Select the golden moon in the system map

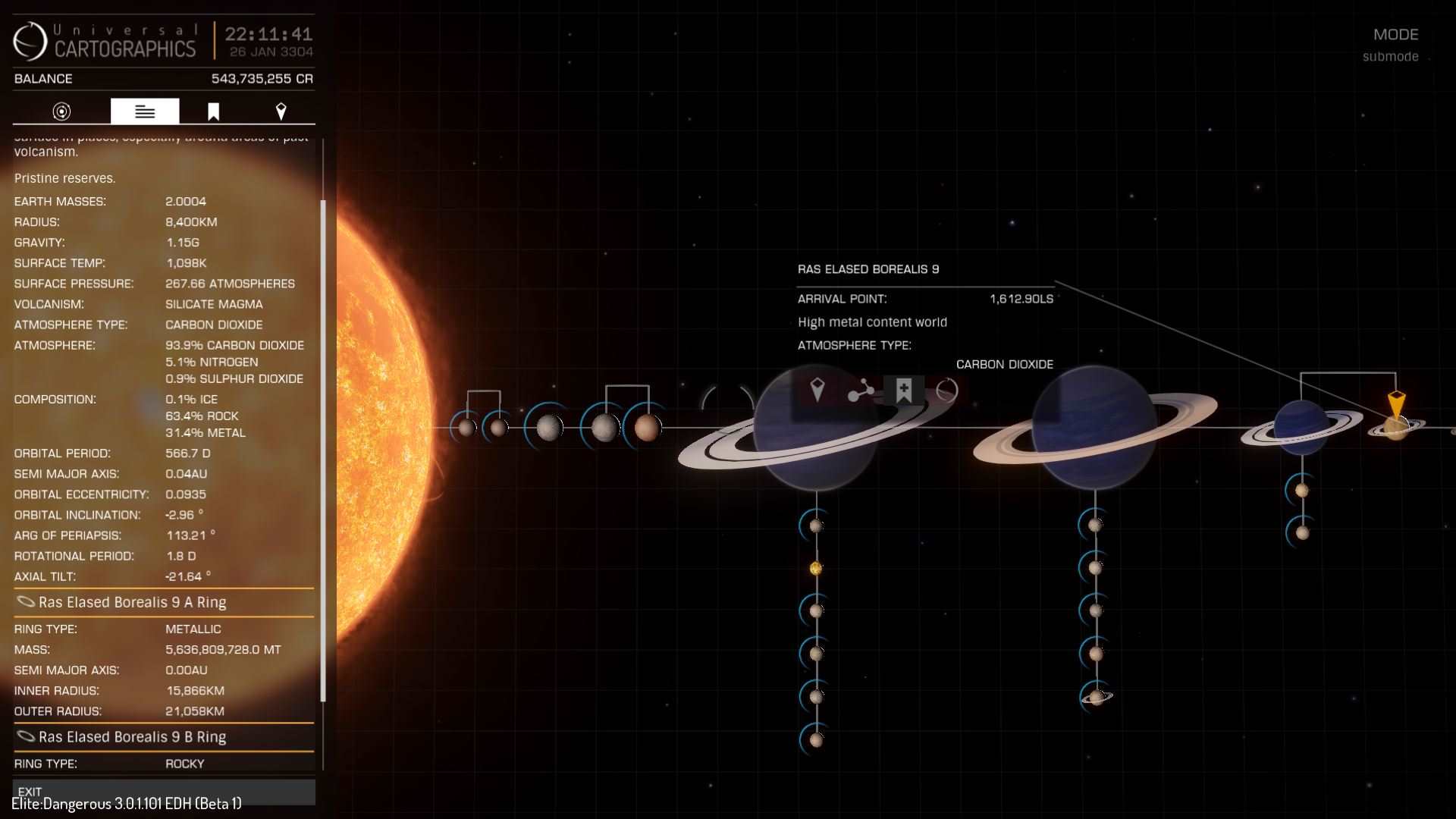[816, 568]
